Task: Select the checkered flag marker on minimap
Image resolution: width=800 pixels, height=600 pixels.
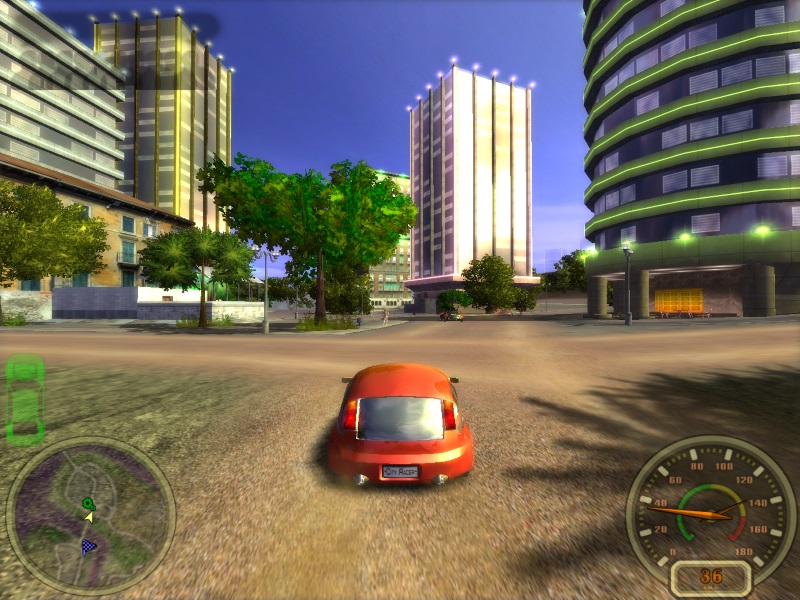Action: [x=89, y=546]
